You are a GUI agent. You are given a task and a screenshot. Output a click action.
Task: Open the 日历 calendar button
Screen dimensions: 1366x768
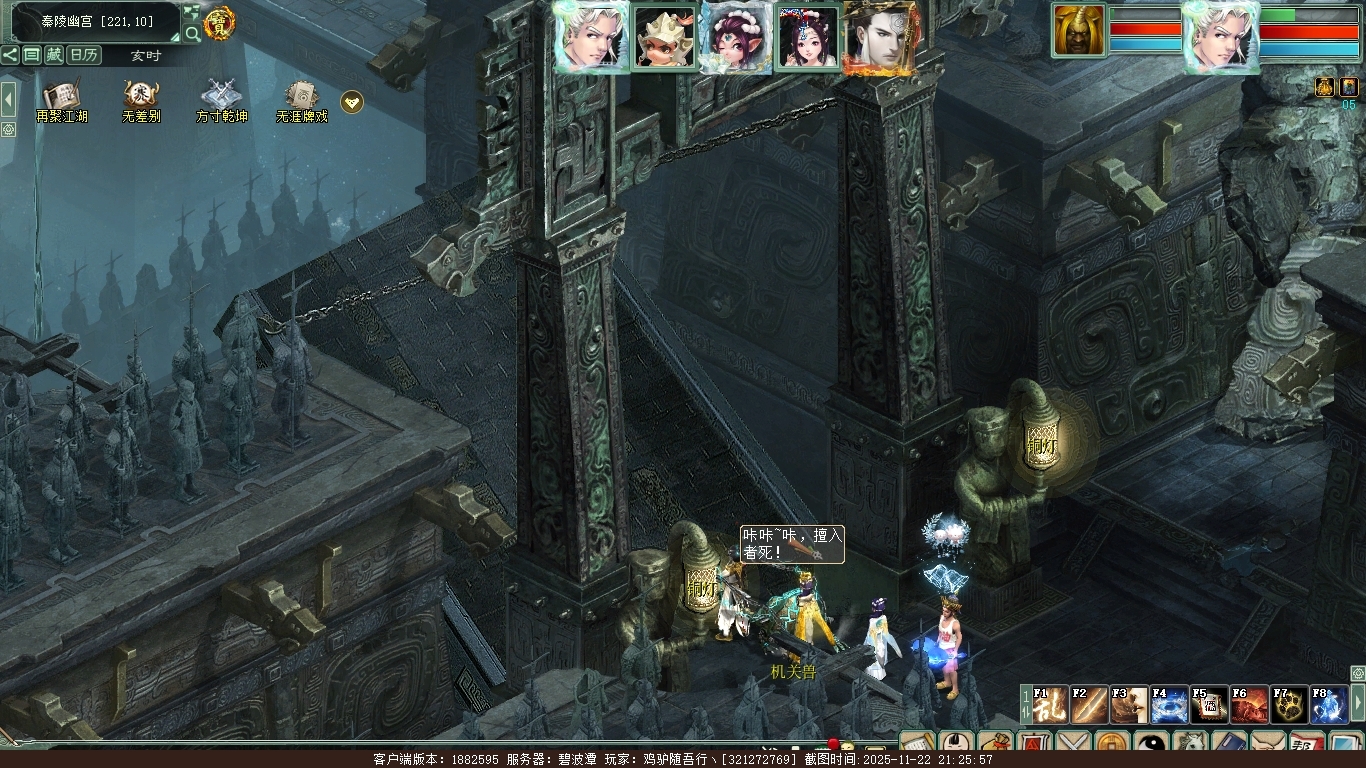[84, 55]
